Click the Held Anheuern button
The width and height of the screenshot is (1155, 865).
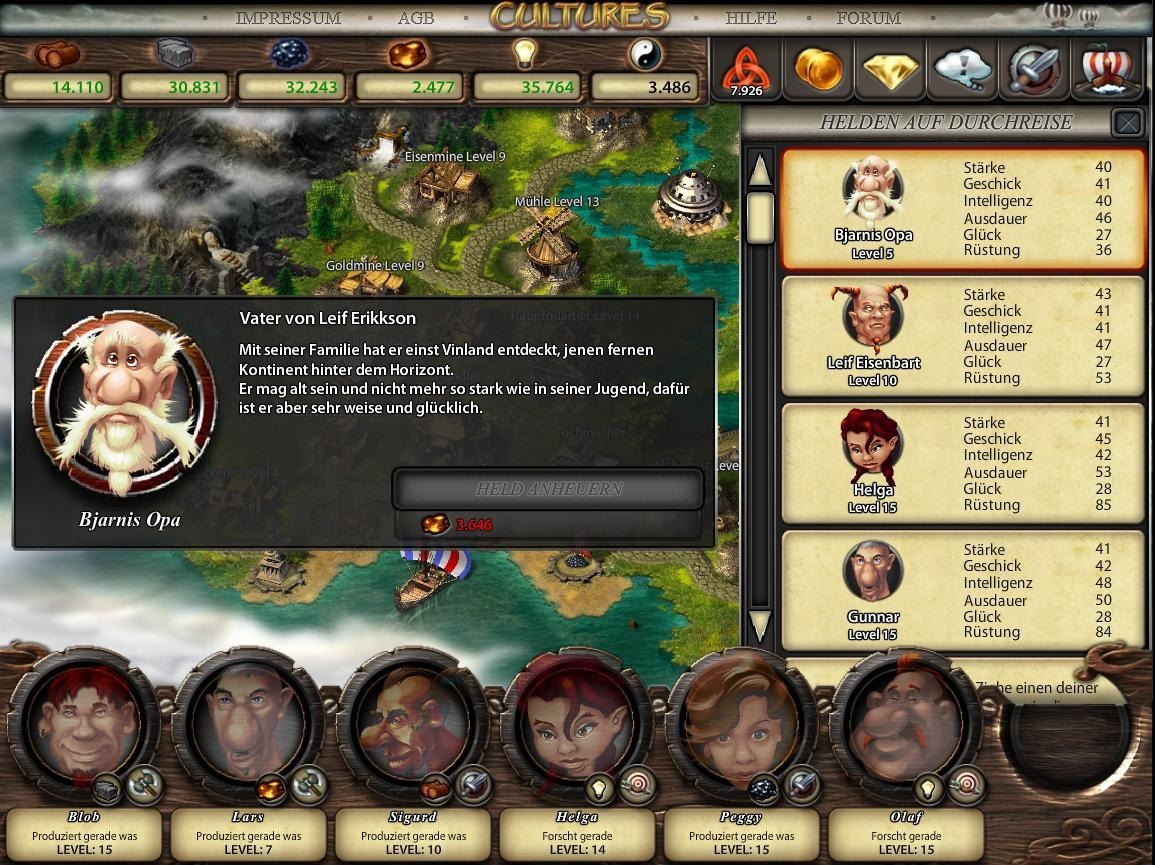tap(548, 489)
